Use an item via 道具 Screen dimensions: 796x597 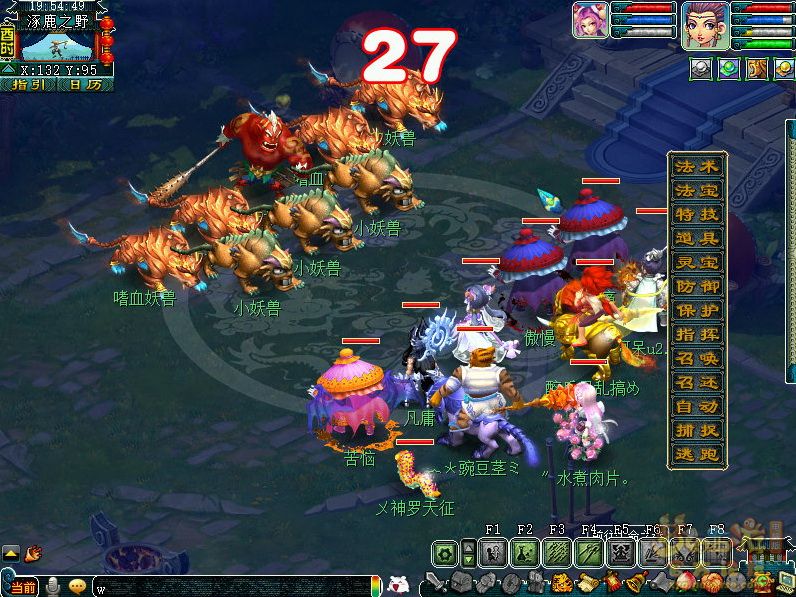coord(697,238)
